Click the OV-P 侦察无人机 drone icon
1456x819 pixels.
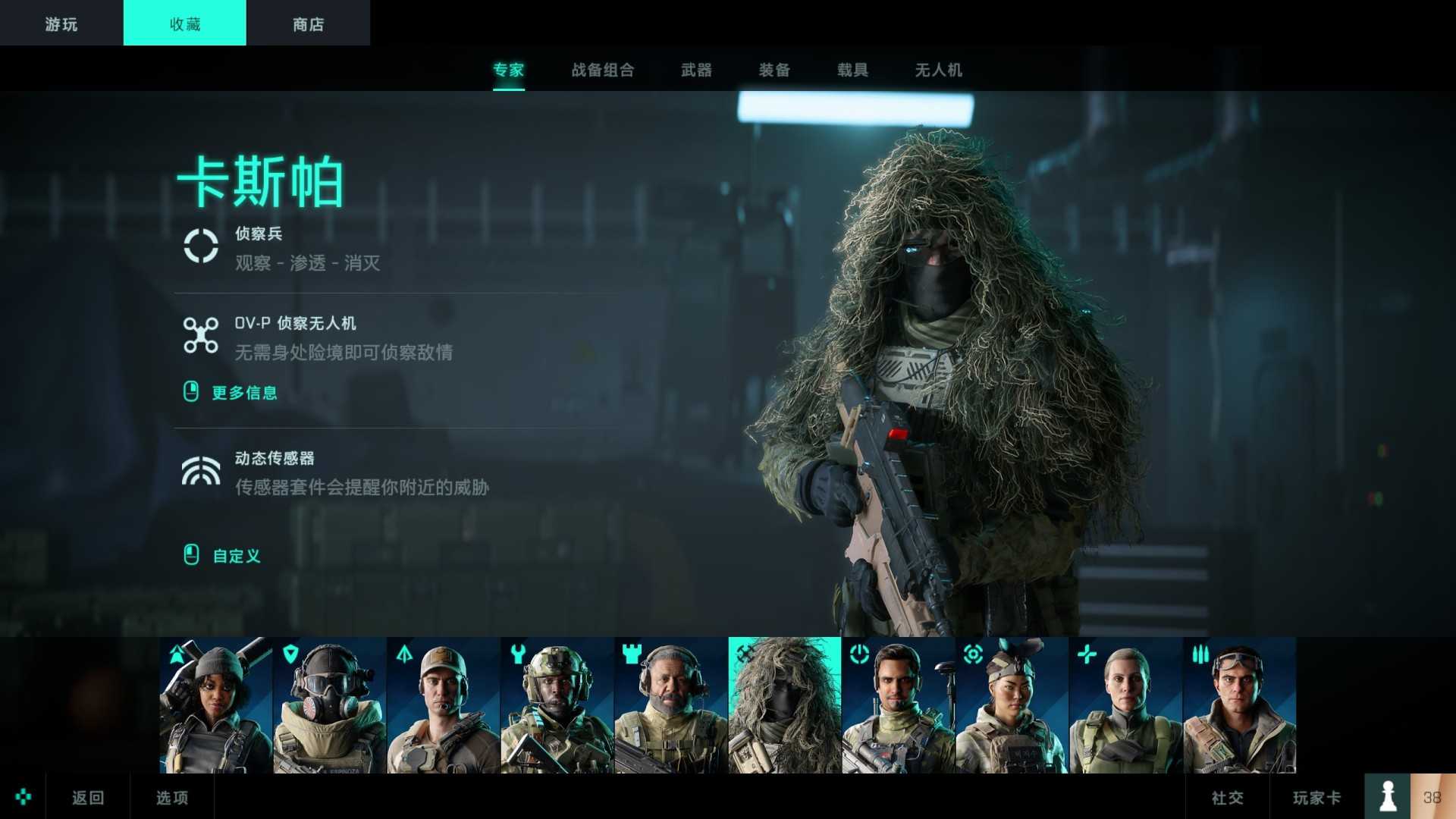tap(201, 336)
